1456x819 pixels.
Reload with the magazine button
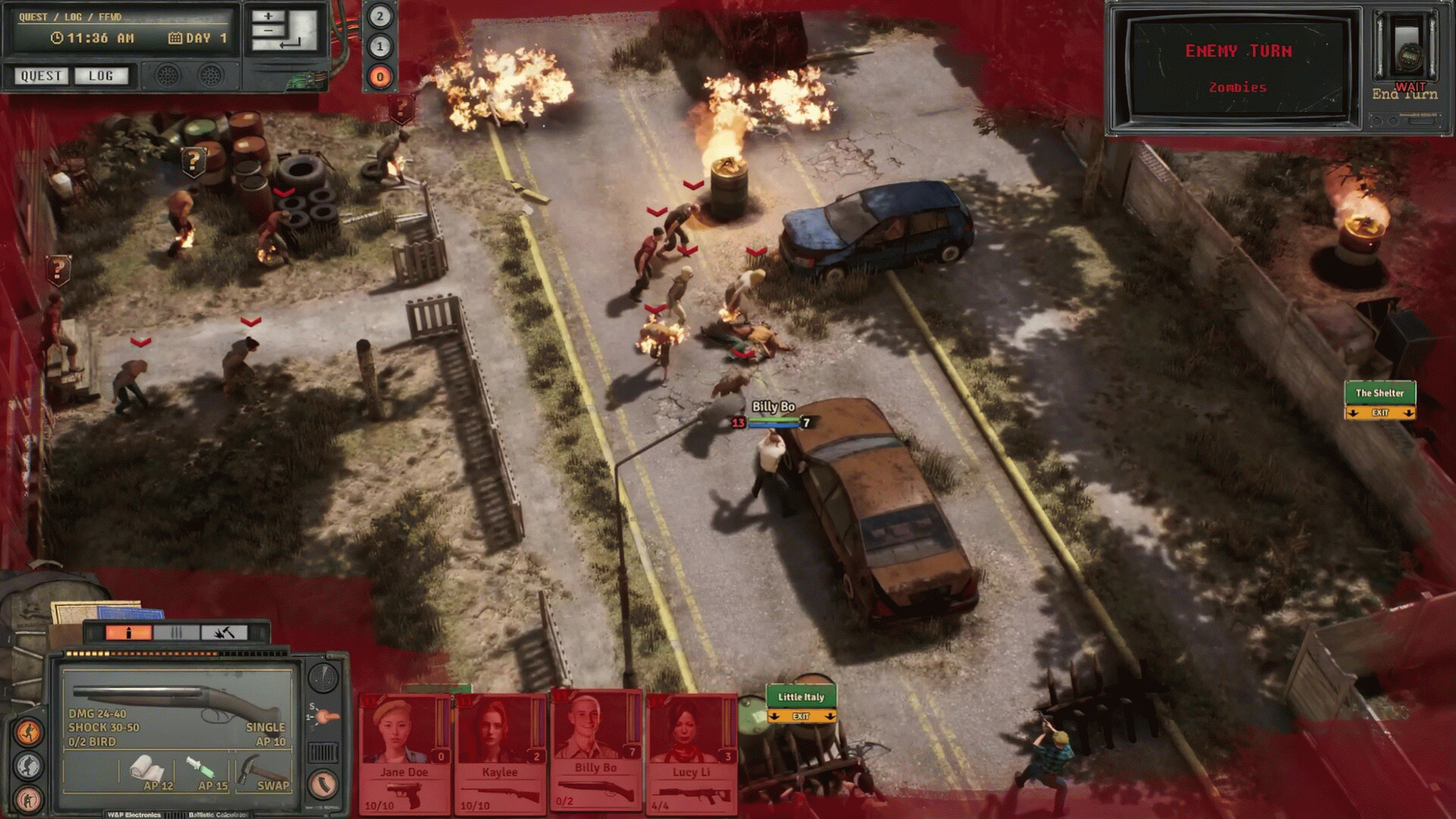click(323, 784)
